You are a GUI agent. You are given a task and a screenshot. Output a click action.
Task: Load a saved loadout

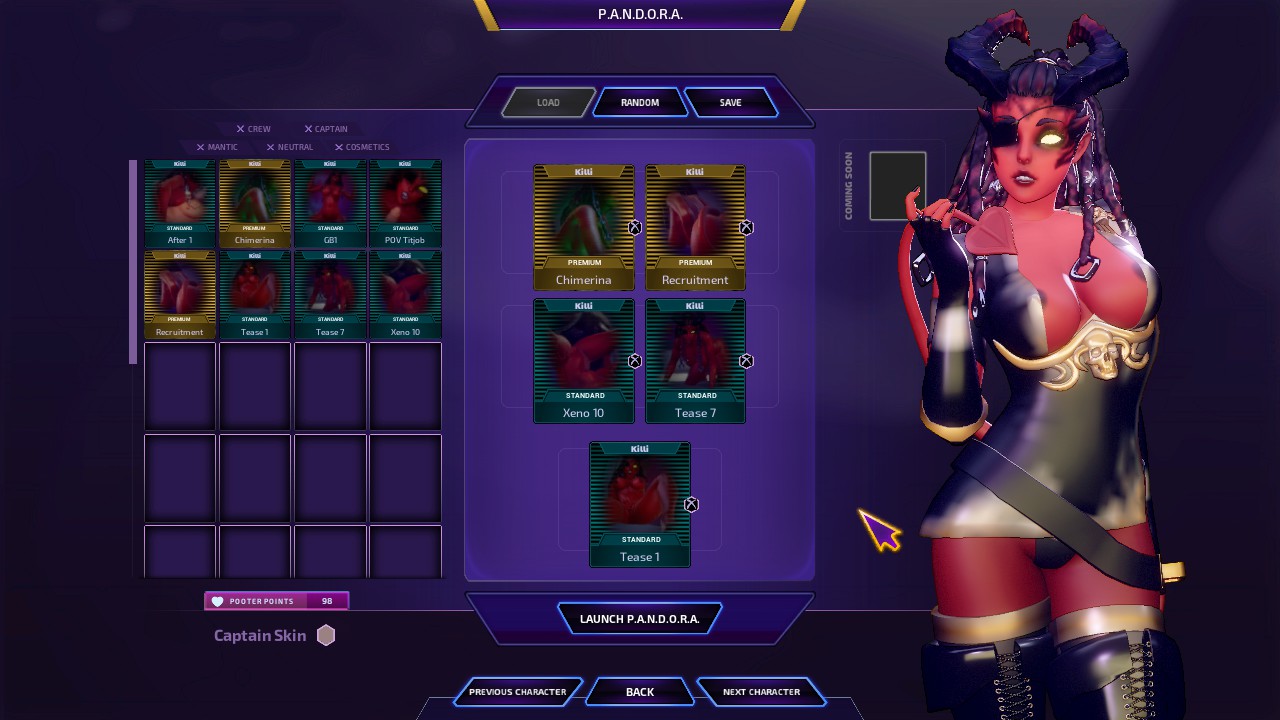point(547,102)
